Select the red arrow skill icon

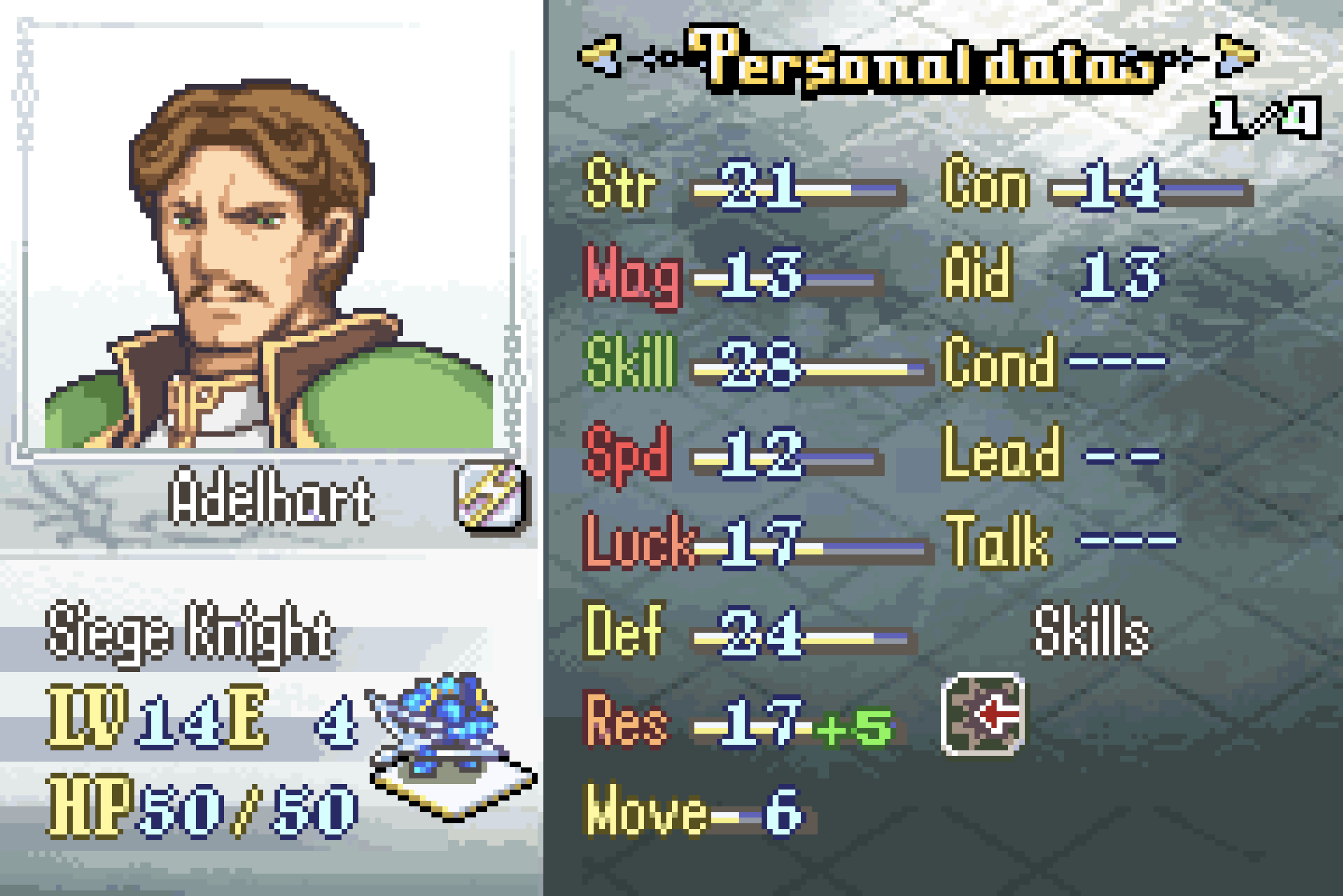coord(982,714)
